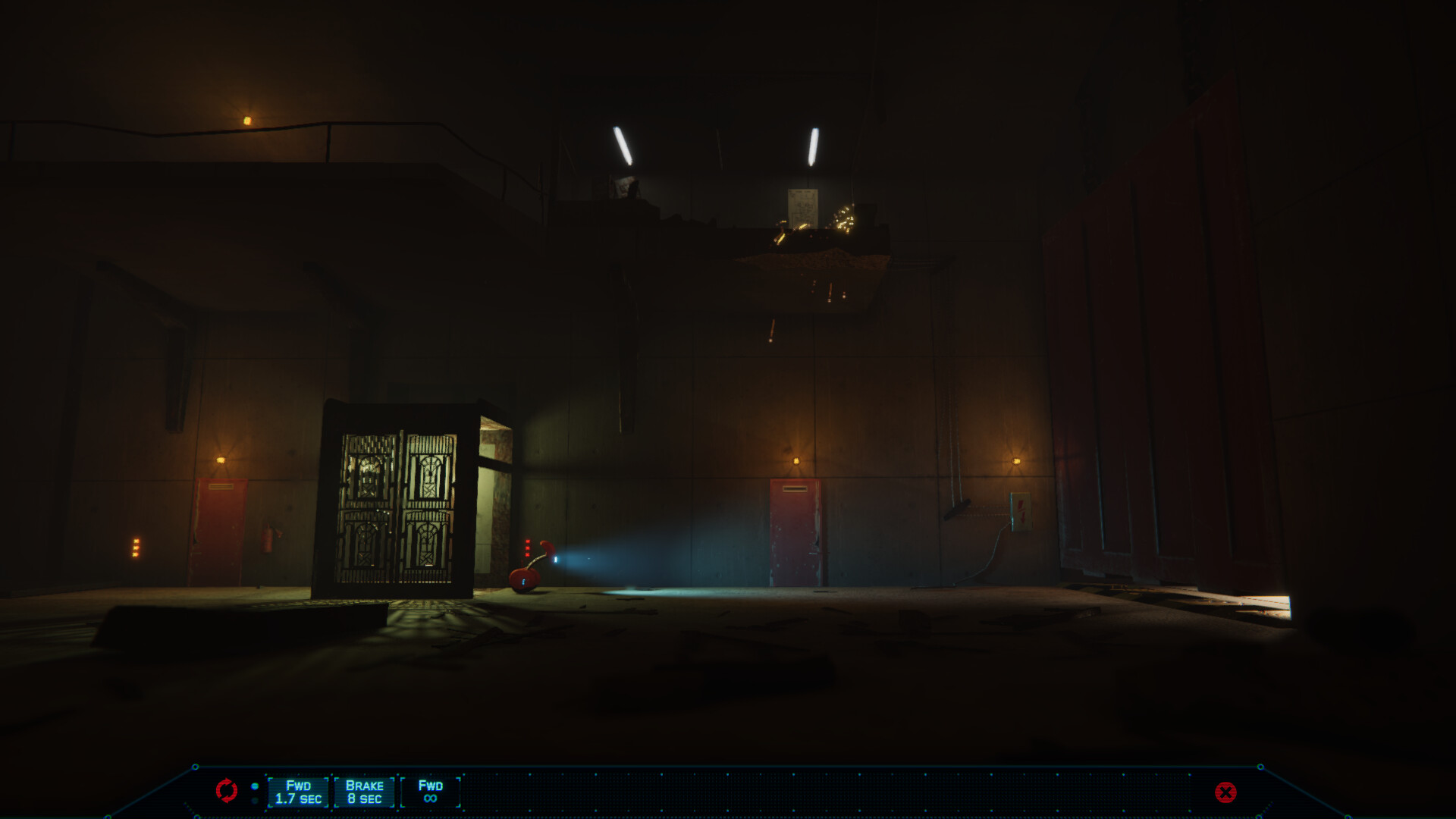Click the red loop repeat icon on the command bar
1456x819 pixels.
(x=227, y=790)
